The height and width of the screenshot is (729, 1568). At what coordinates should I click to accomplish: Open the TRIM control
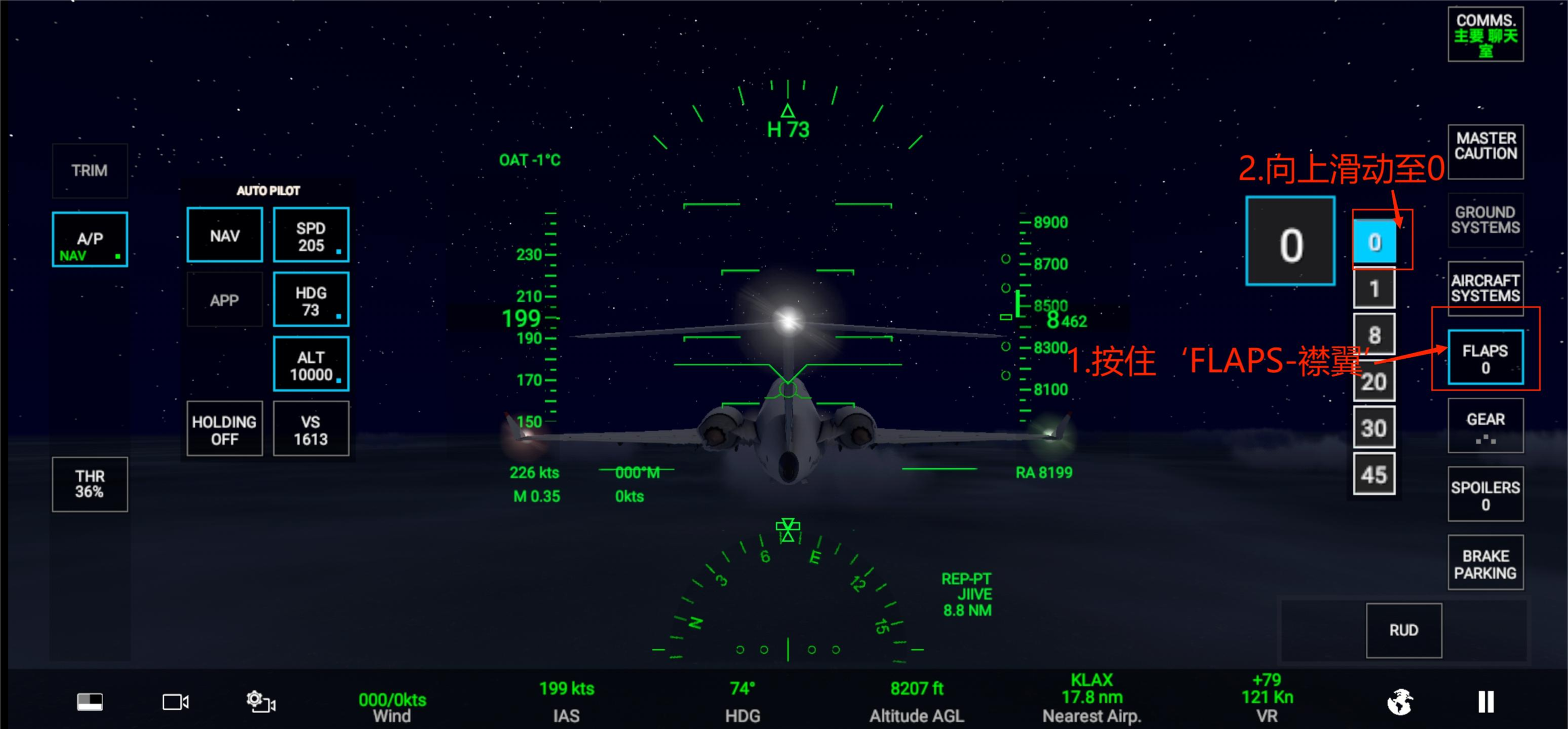(x=89, y=170)
